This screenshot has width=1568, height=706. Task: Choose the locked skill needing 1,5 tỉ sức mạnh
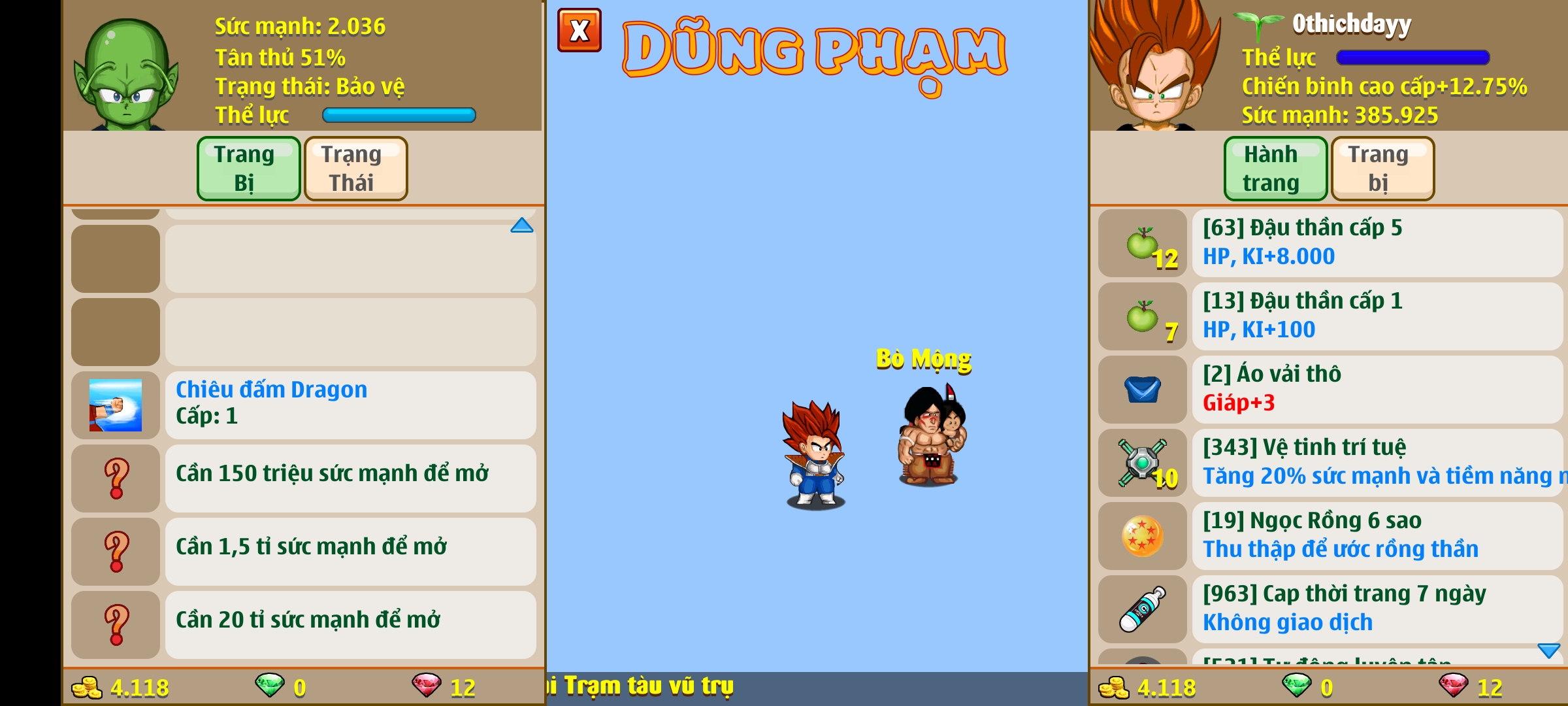(x=350, y=551)
